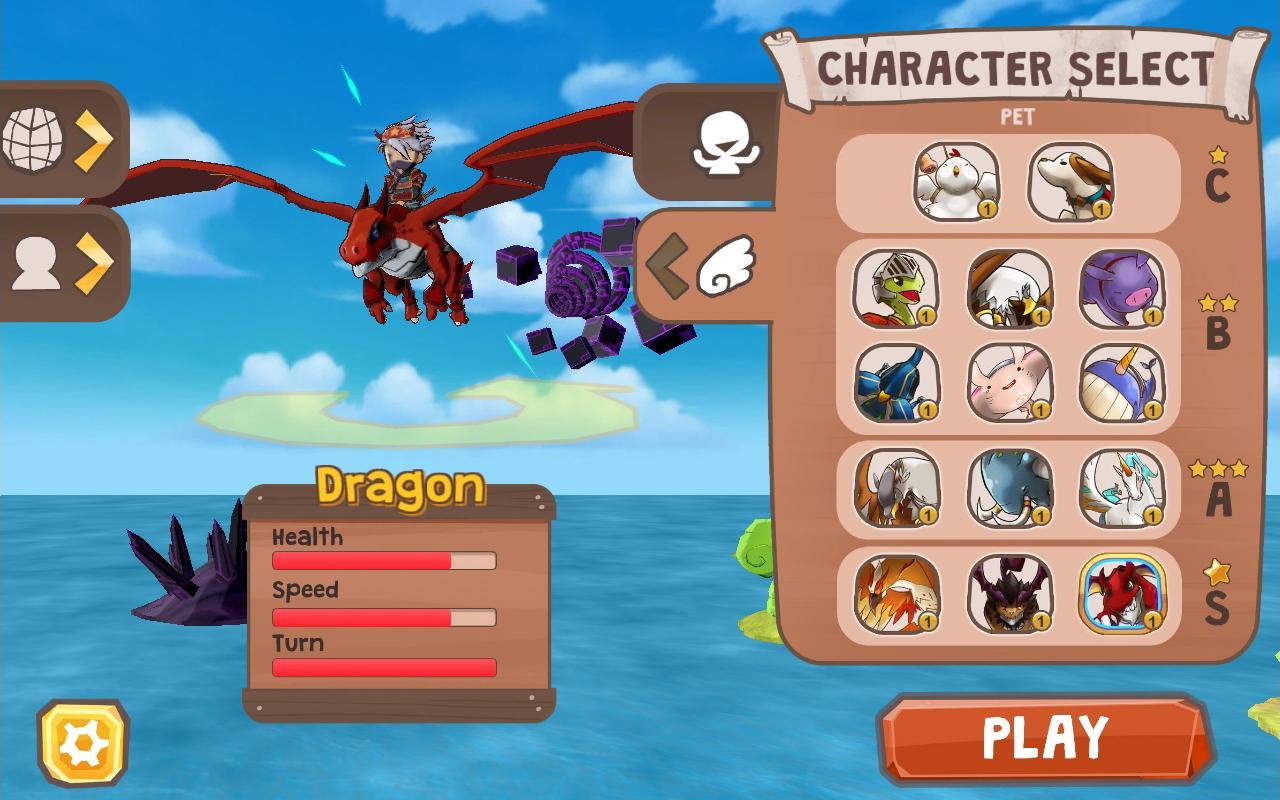Viewport: 1280px width, 800px height.
Task: Select the white chicken pet
Action: coord(956,181)
